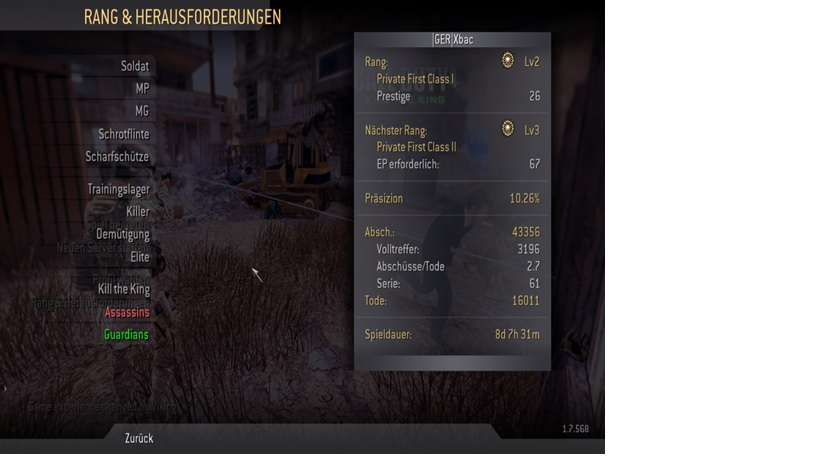Open the Trainingslager challenges
Image resolution: width=819 pixels, height=460 pixels.
coord(118,189)
